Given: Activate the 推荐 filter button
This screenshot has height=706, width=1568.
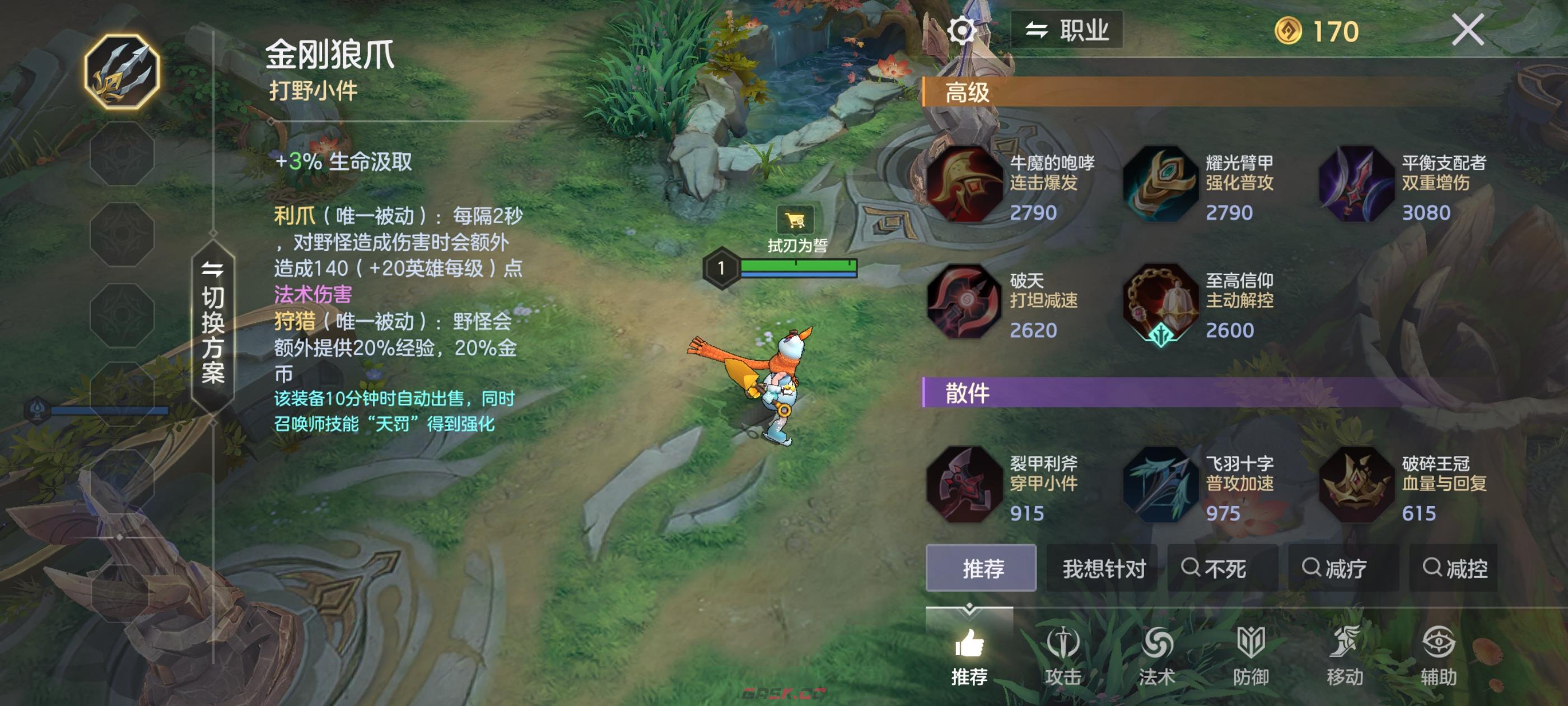Looking at the screenshot, I should (x=981, y=568).
